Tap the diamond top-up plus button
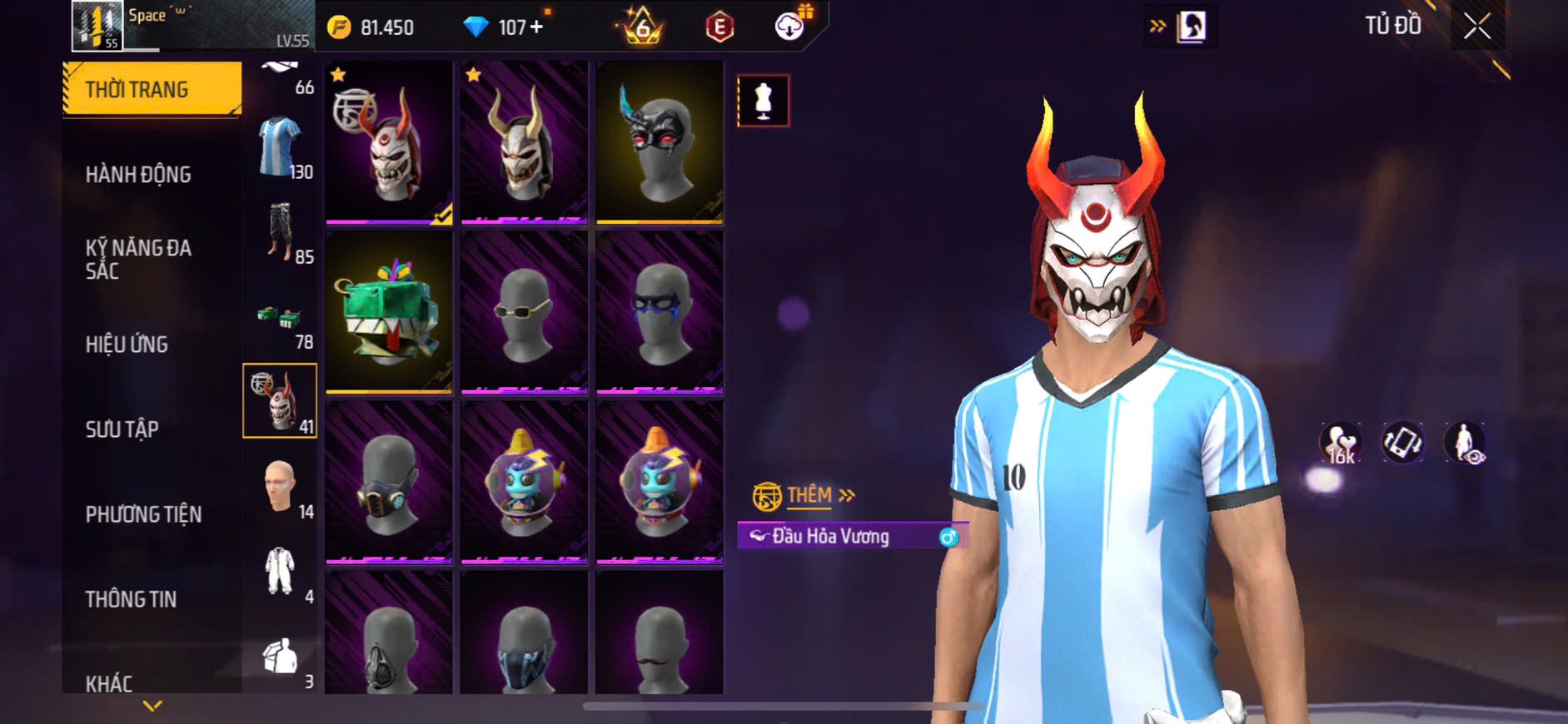Screen dimensions: 1568x724 (536, 27)
